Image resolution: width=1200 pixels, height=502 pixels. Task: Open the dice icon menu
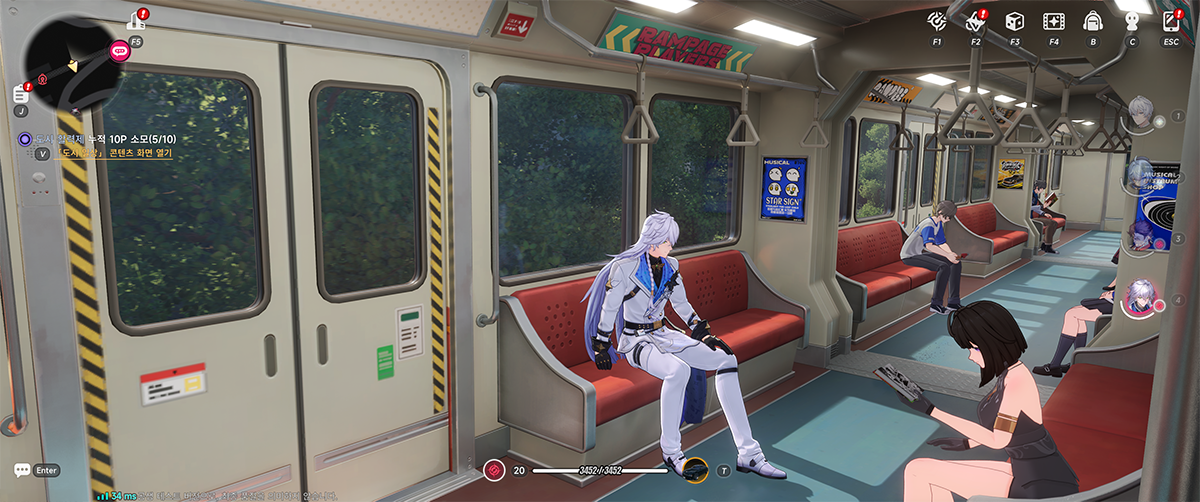click(x=1014, y=22)
